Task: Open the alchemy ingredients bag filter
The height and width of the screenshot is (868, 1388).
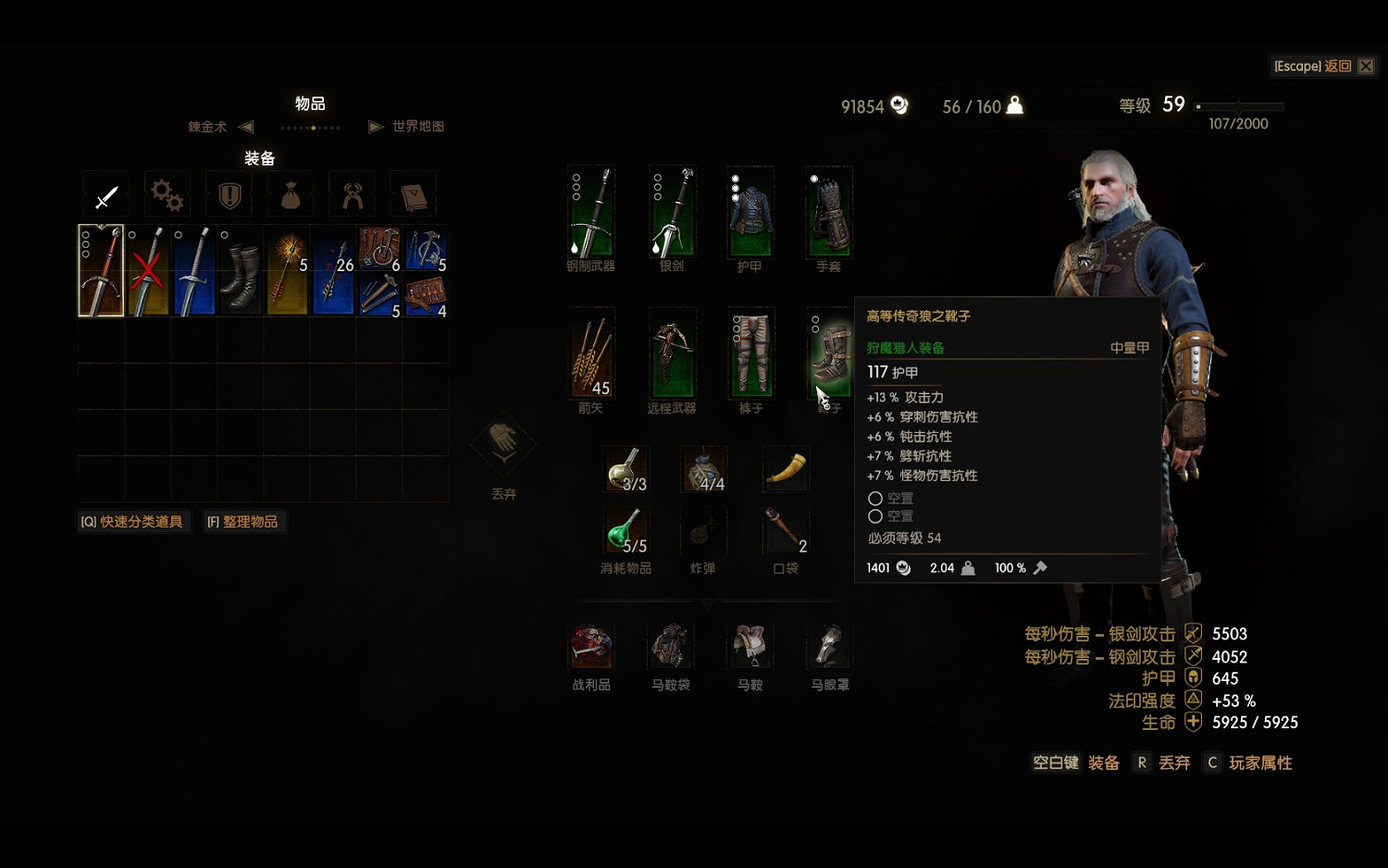Action: (x=290, y=194)
